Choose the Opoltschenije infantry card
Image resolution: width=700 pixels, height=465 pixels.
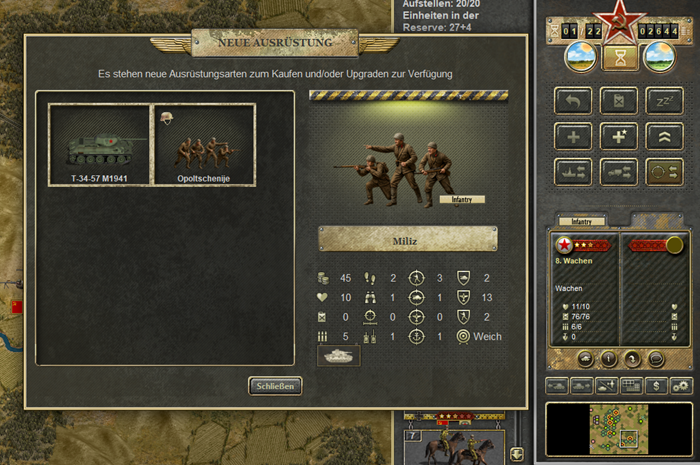point(204,146)
